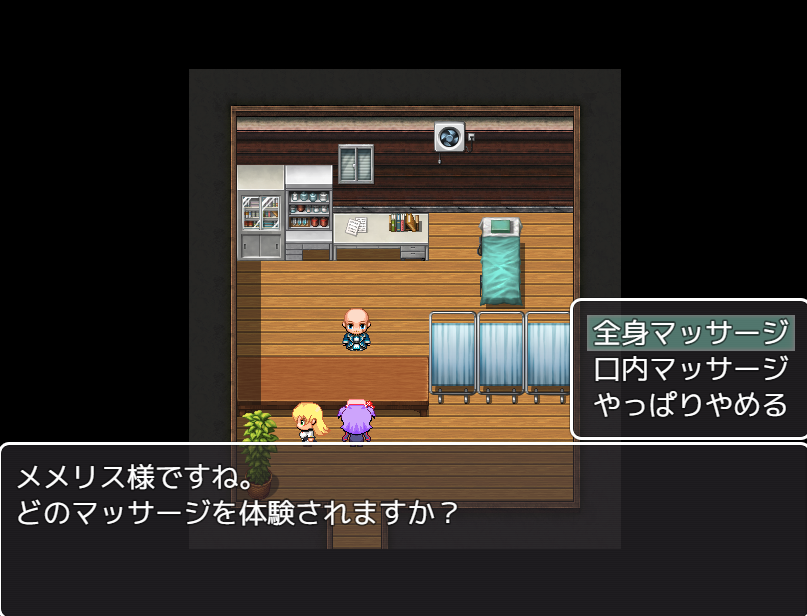Screen dimensions: 807x616
Task: Pick やっぱりやめる to cancel
Action: click(690, 405)
